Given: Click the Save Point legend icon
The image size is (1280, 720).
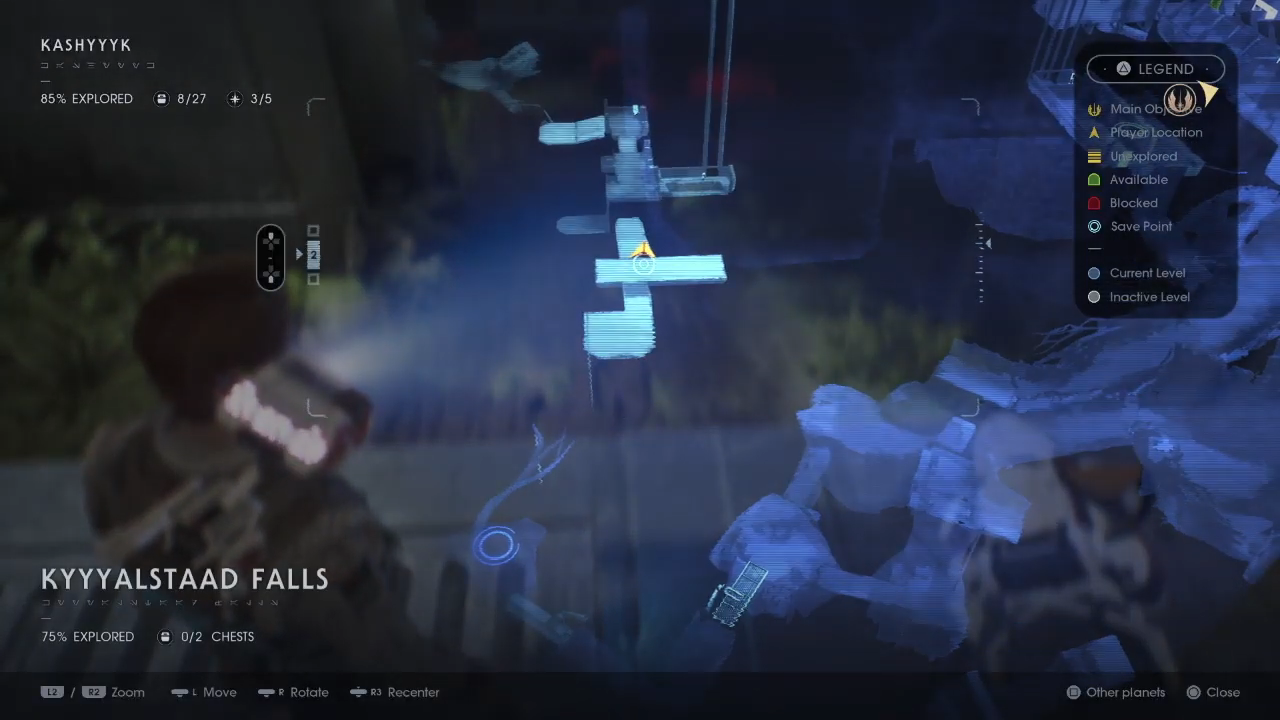Looking at the screenshot, I should [x=1094, y=226].
